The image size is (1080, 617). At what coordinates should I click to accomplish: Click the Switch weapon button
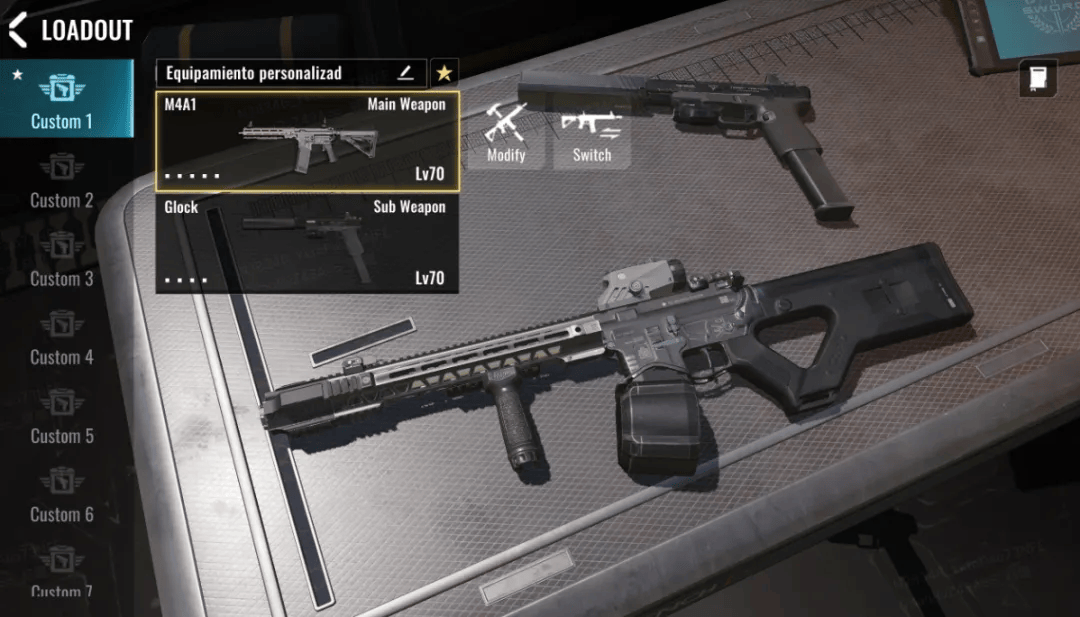592,134
